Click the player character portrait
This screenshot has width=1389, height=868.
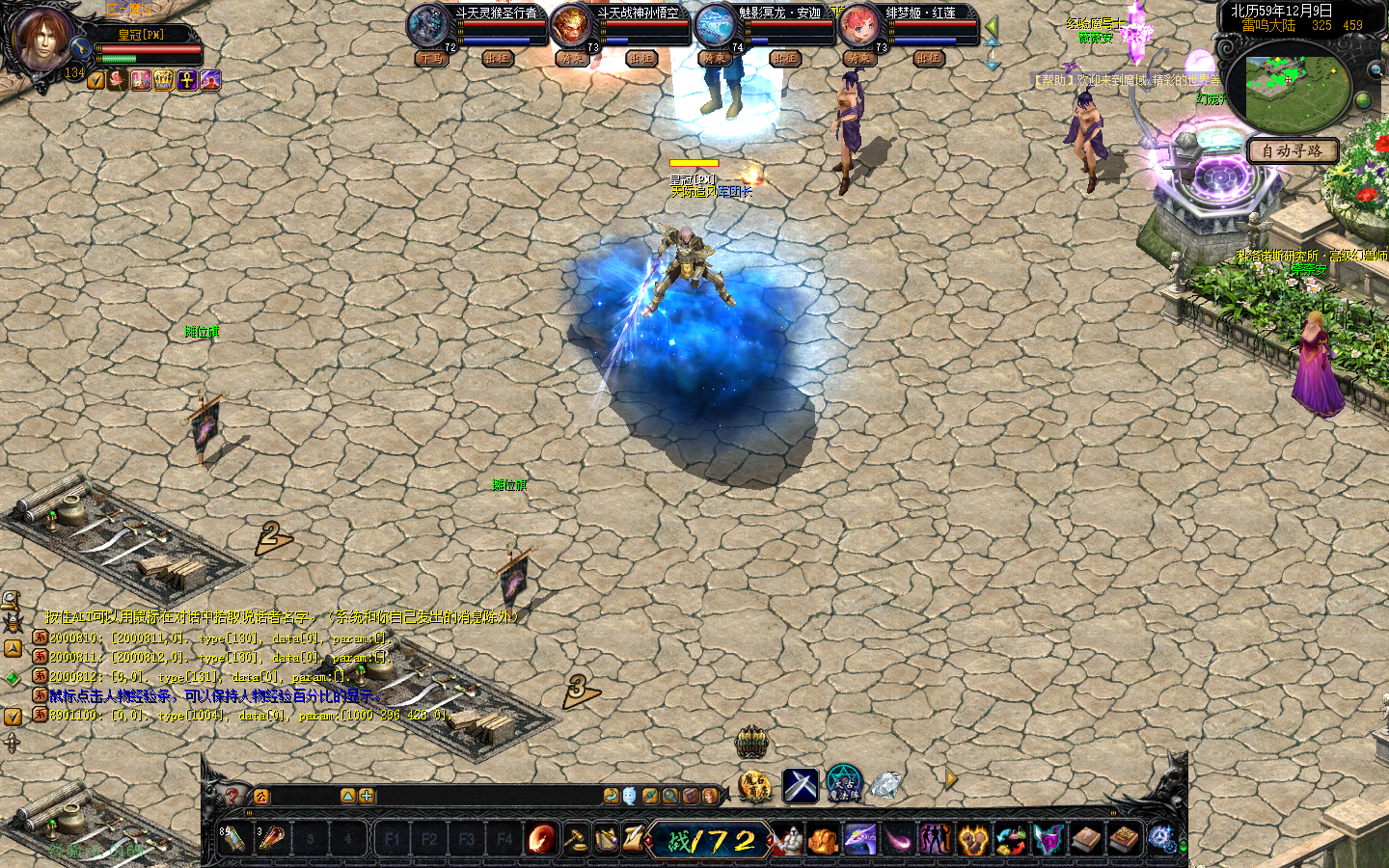coord(41,38)
